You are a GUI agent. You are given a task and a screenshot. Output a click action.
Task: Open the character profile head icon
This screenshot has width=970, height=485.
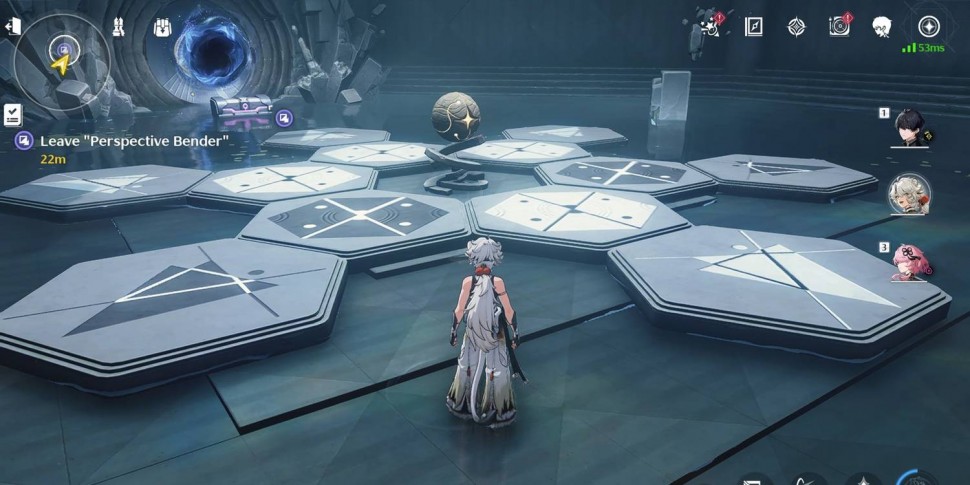coord(882,27)
